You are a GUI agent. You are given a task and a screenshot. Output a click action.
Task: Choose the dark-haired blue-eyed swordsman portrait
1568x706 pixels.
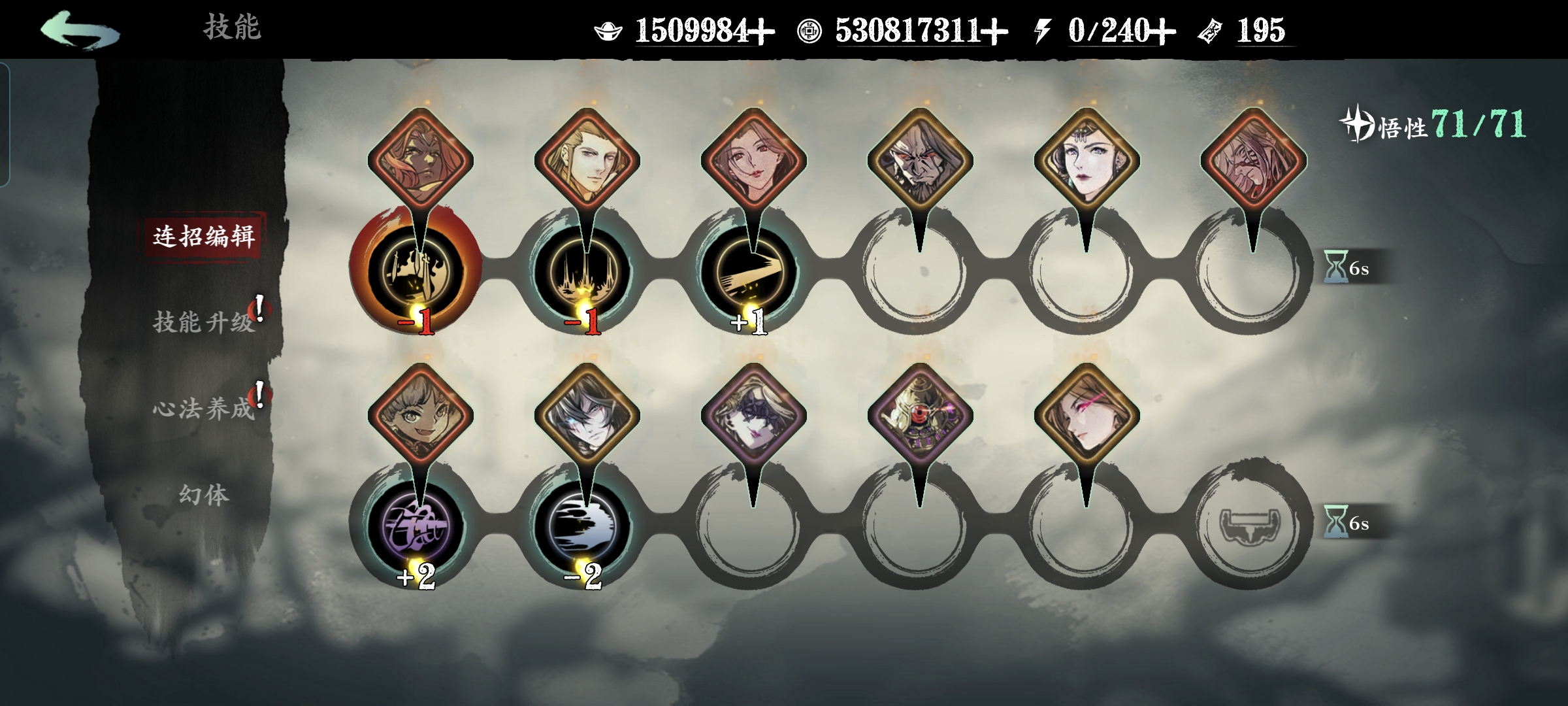[x=587, y=415]
